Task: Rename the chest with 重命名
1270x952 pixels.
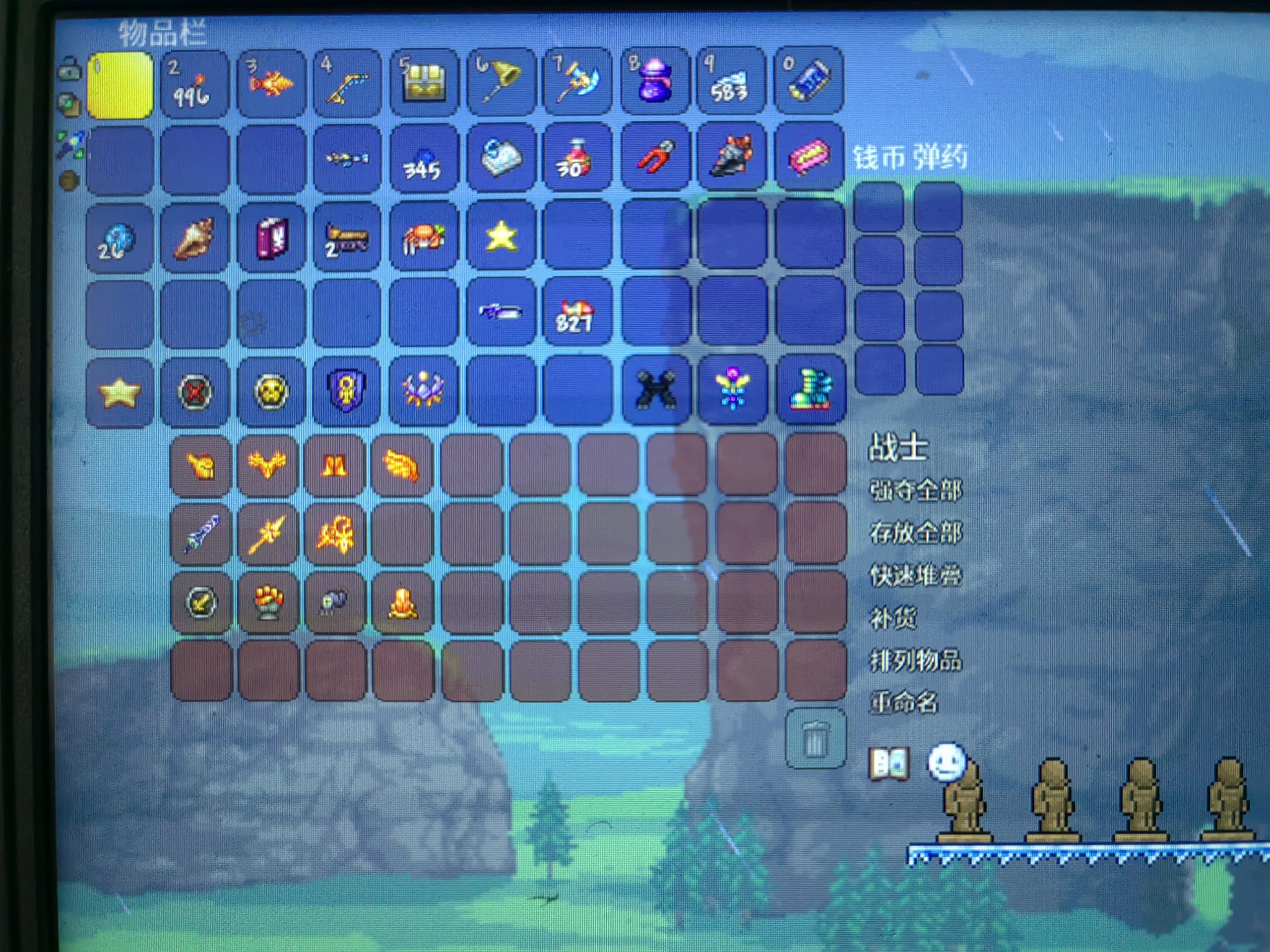Action: point(904,703)
